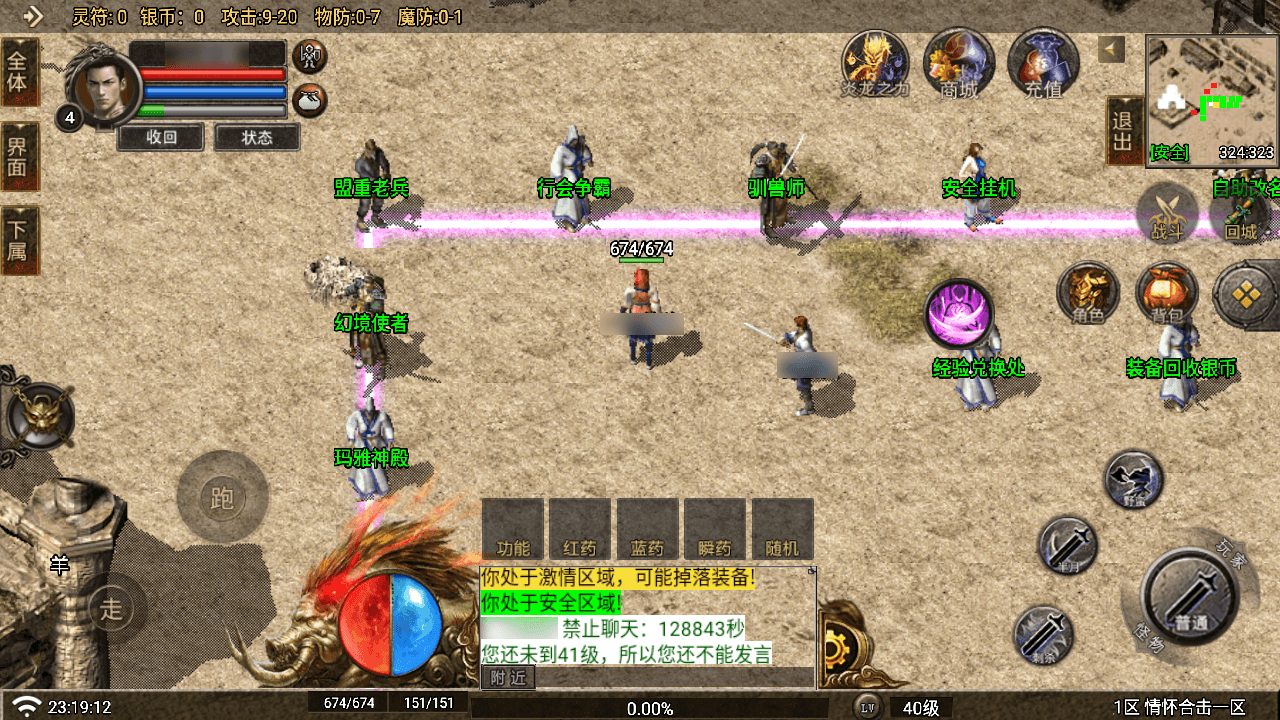This screenshot has width=1280, height=720.
Task: Select the 红药 red potion slot
Action: coord(580,529)
